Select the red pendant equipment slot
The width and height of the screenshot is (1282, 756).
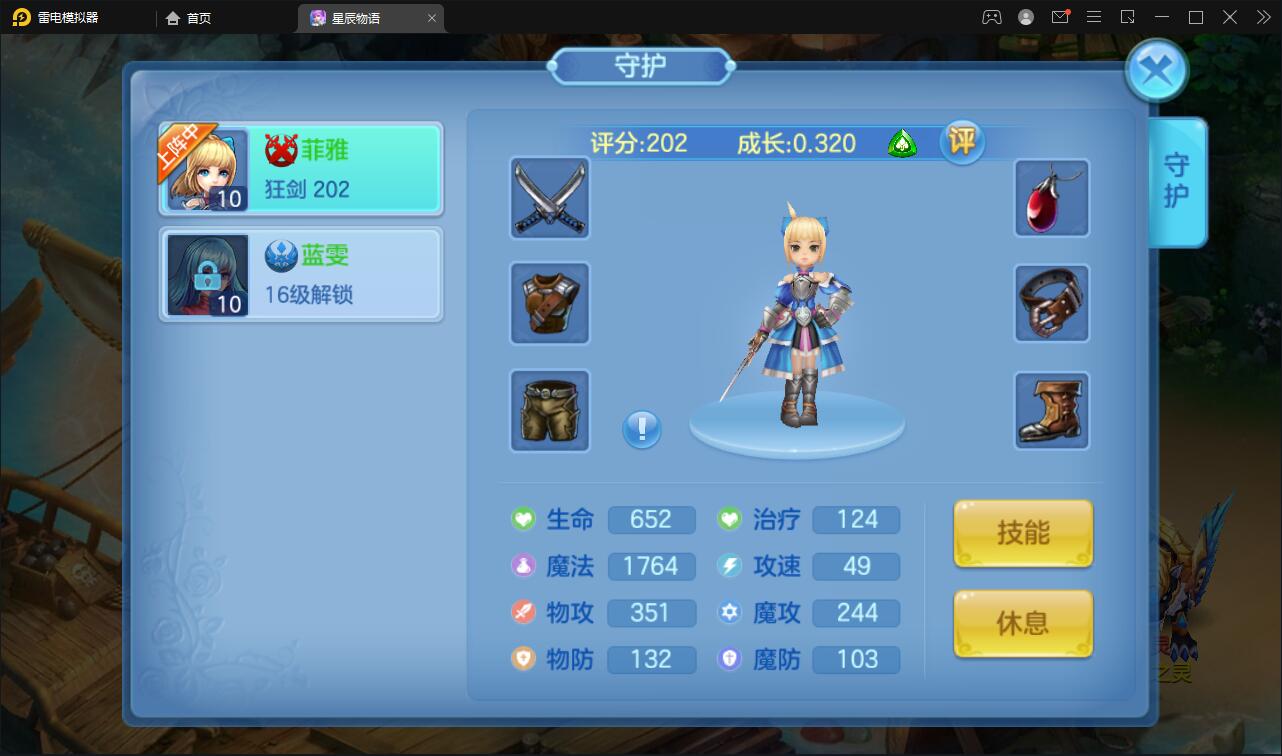click(1052, 198)
